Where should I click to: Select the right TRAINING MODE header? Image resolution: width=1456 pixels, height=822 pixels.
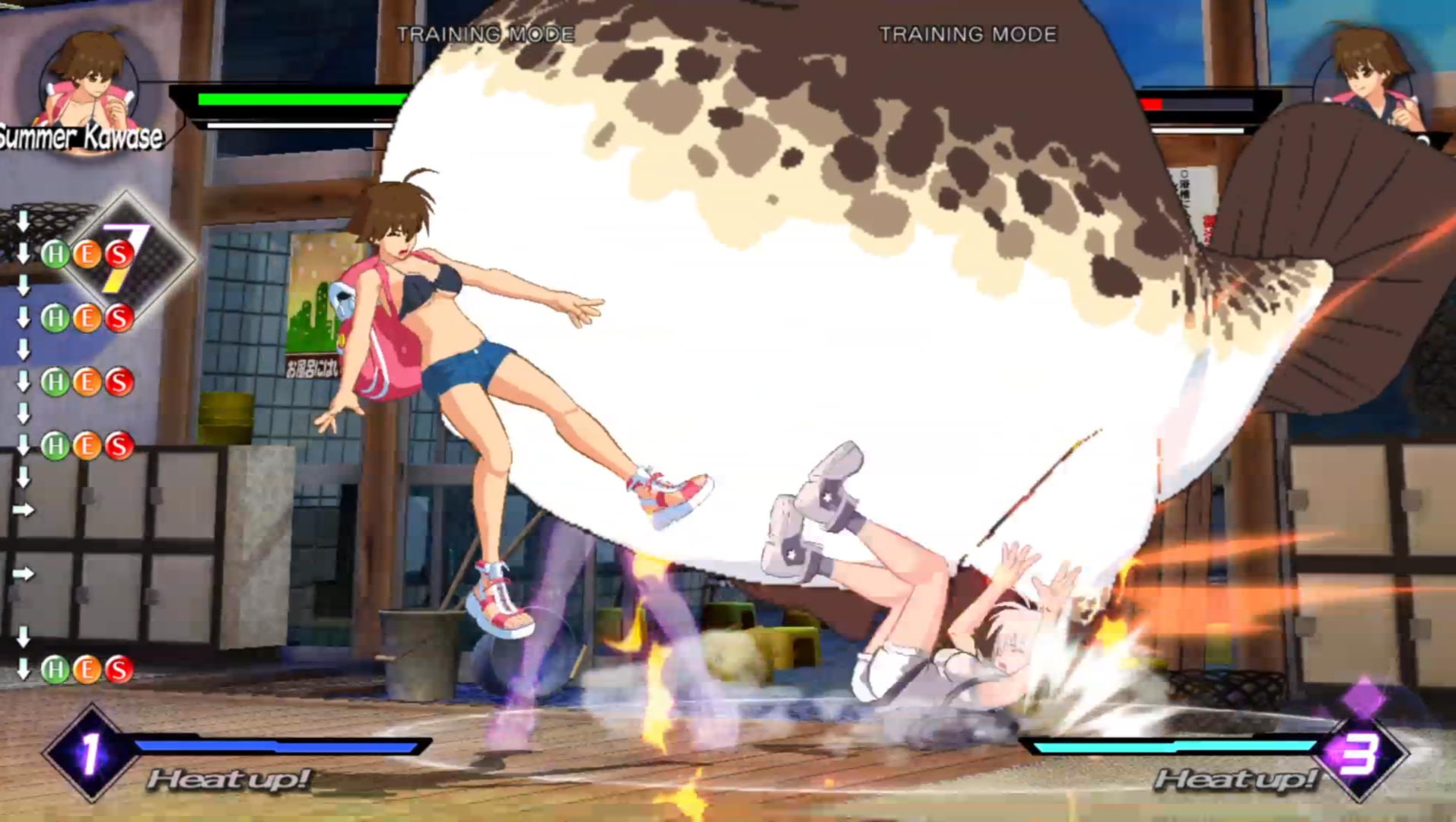pos(968,33)
